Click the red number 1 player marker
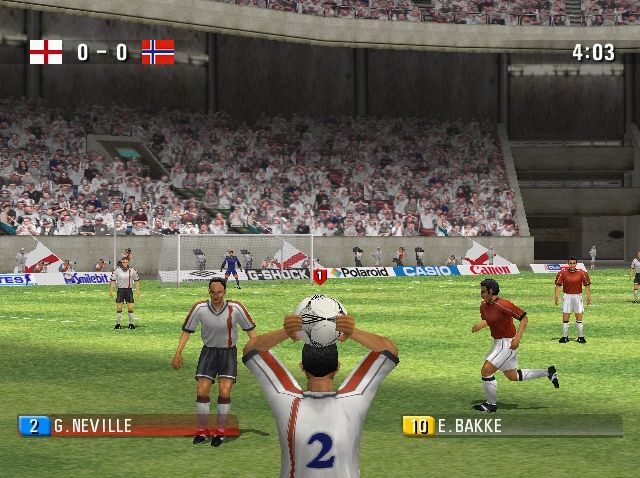 pyautogui.click(x=320, y=275)
